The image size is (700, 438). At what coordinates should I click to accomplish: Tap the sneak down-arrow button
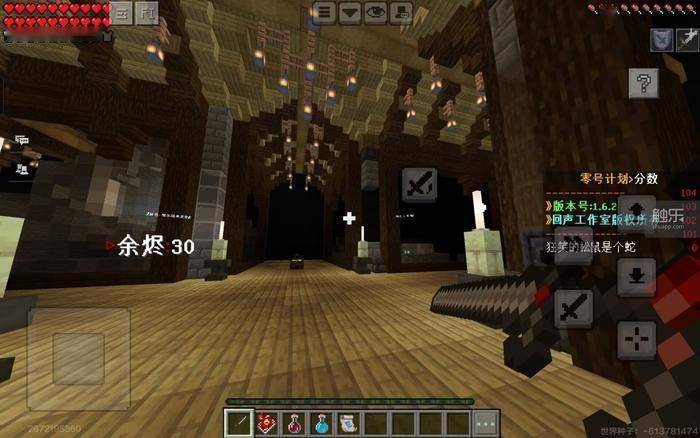[x=636, y=276]
